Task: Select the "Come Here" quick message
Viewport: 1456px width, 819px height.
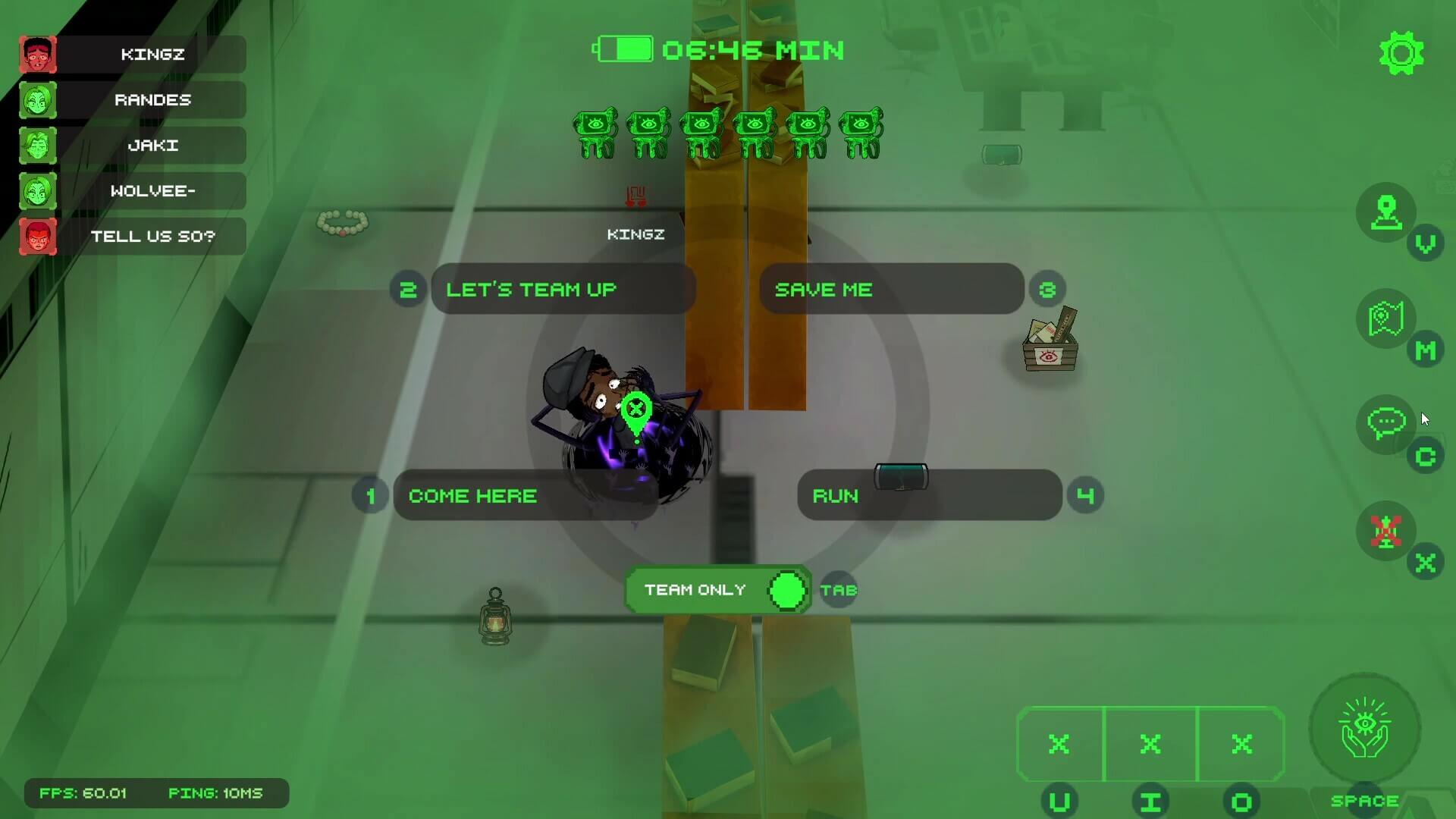Action: point(524,495)
